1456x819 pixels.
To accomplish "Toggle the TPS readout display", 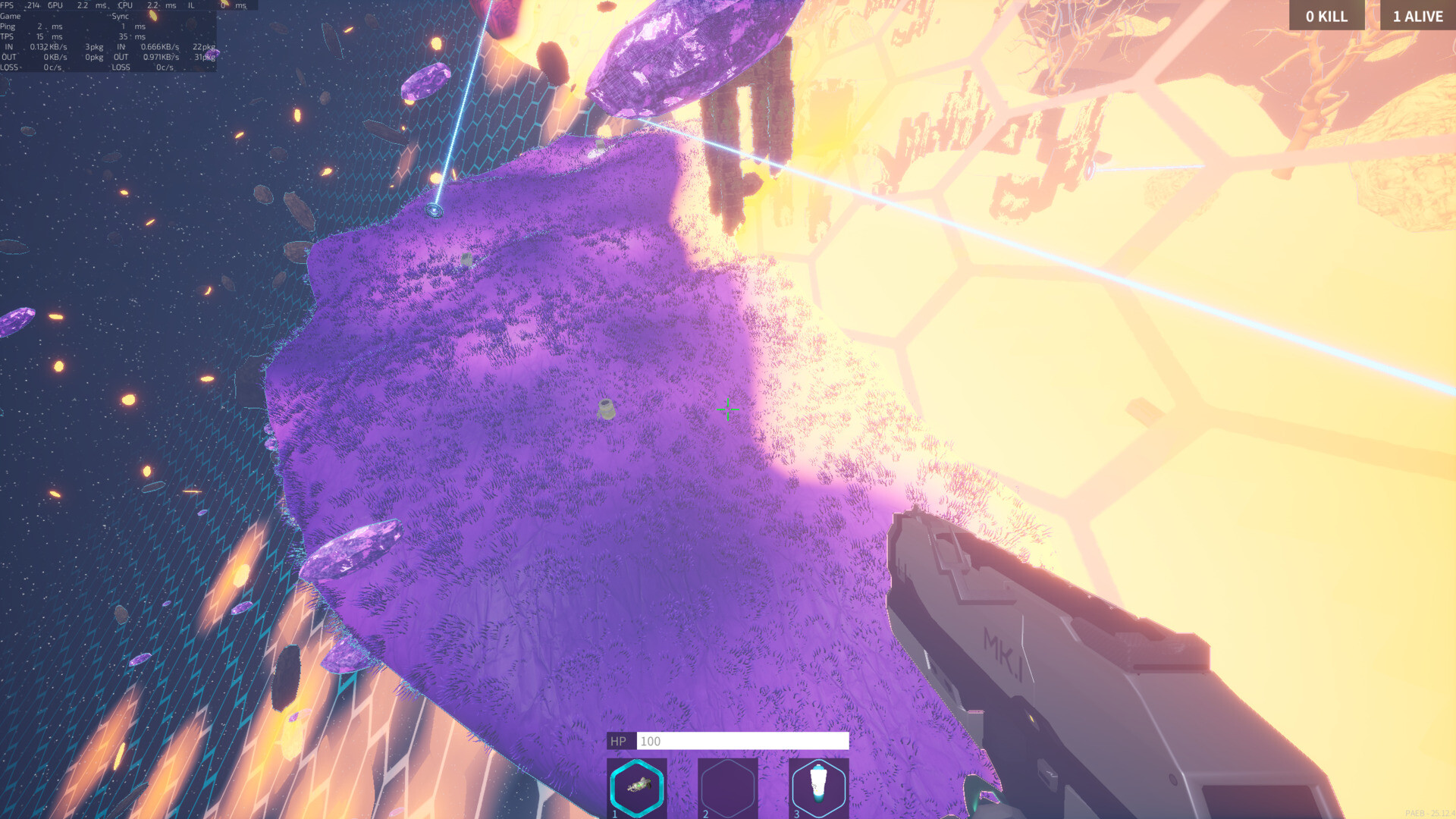I will pyautogui.click(x=9, y=36).
